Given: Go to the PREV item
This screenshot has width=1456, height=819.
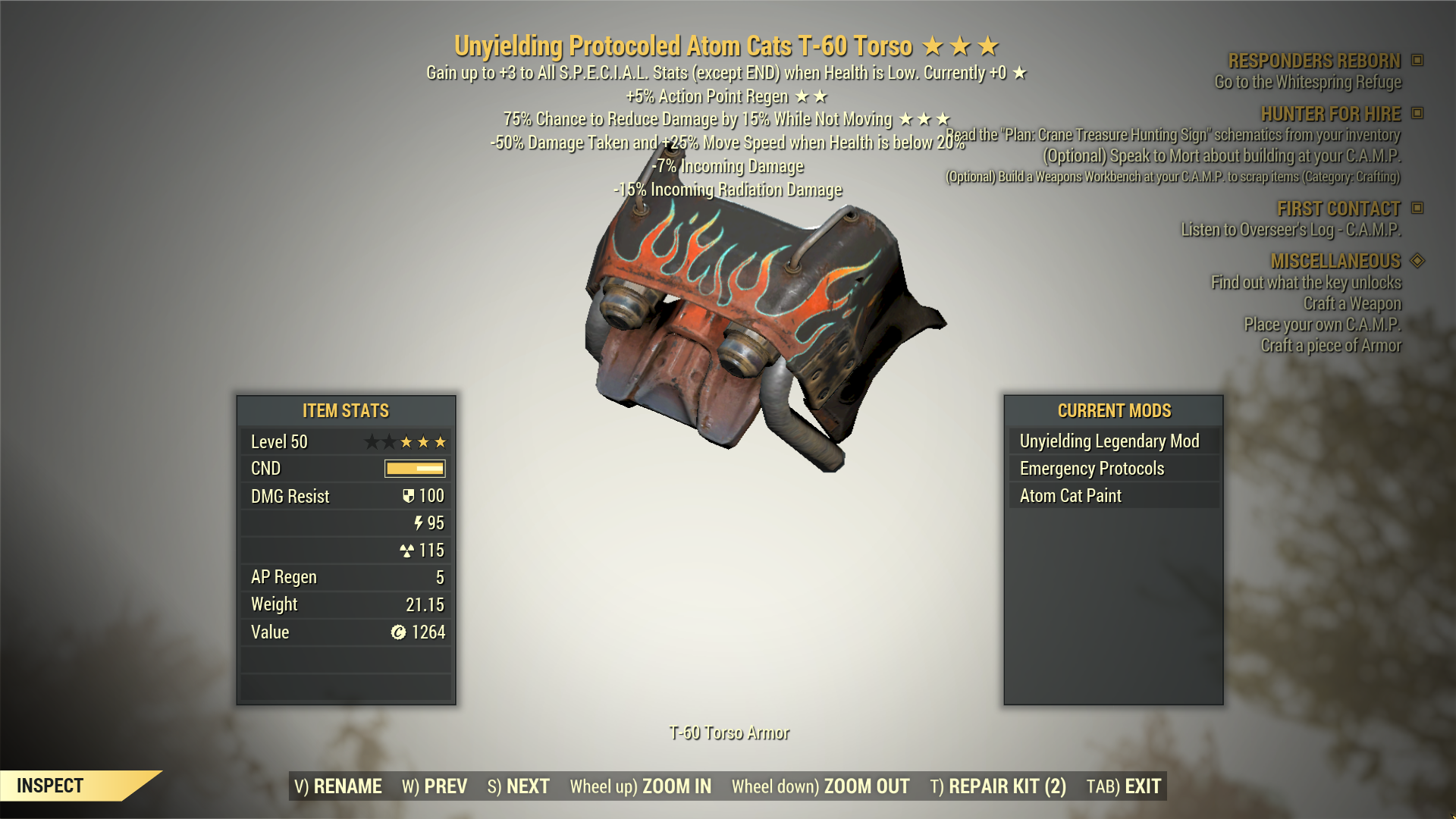Looking at the screenshot, I should tap(435, 786).
